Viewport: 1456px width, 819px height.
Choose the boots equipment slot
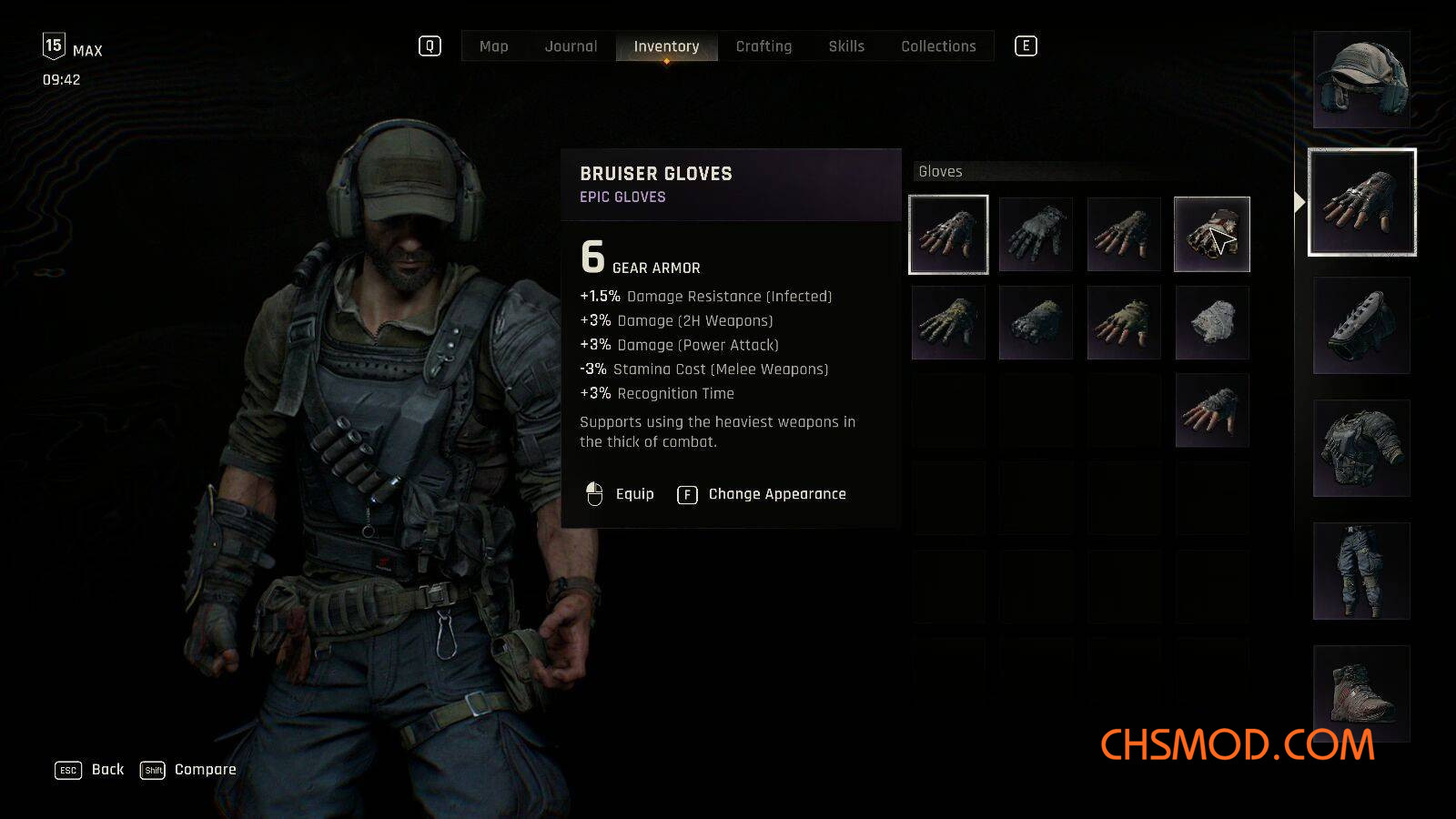pos(1361,693)
